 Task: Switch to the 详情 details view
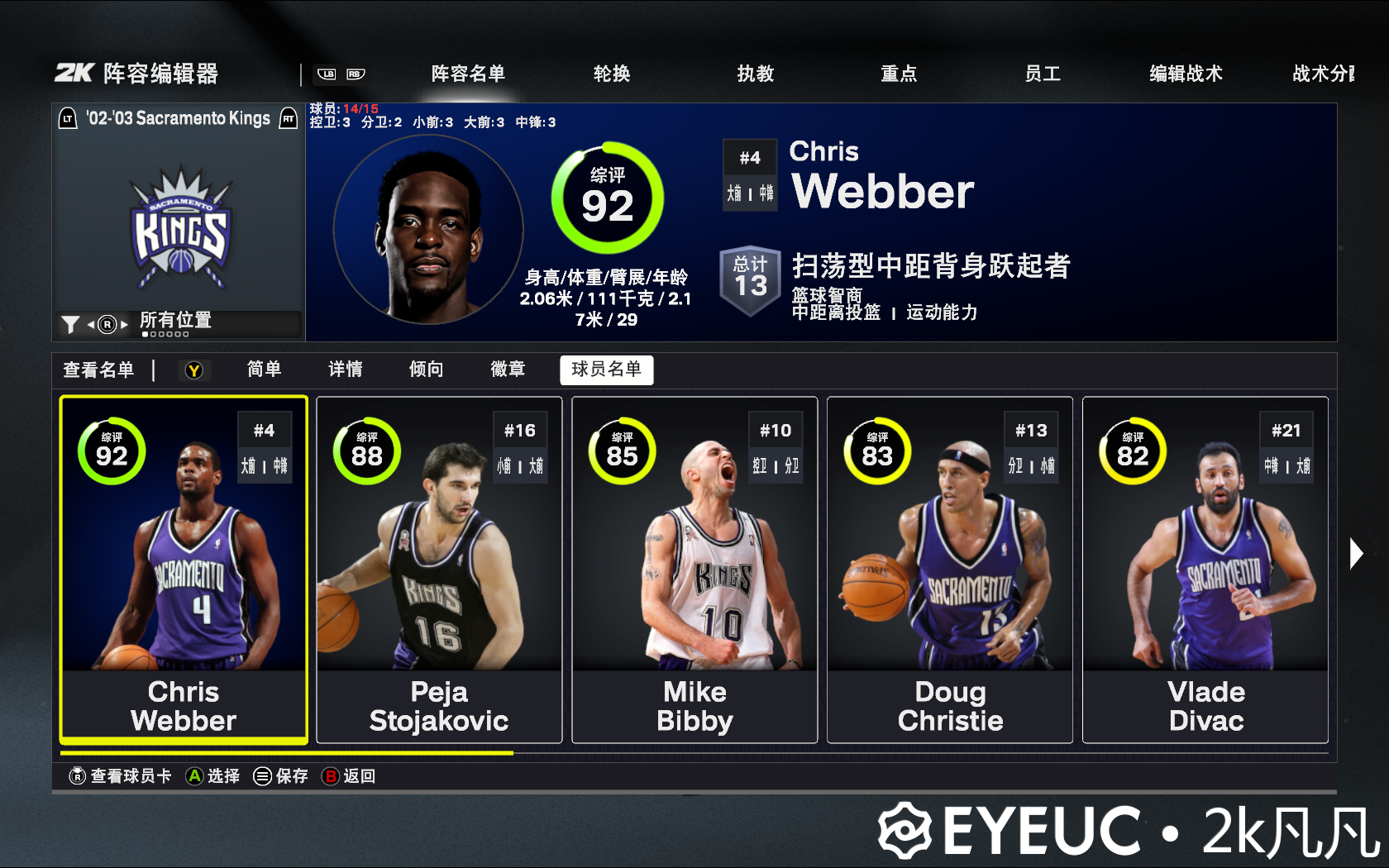coord(345,370)
